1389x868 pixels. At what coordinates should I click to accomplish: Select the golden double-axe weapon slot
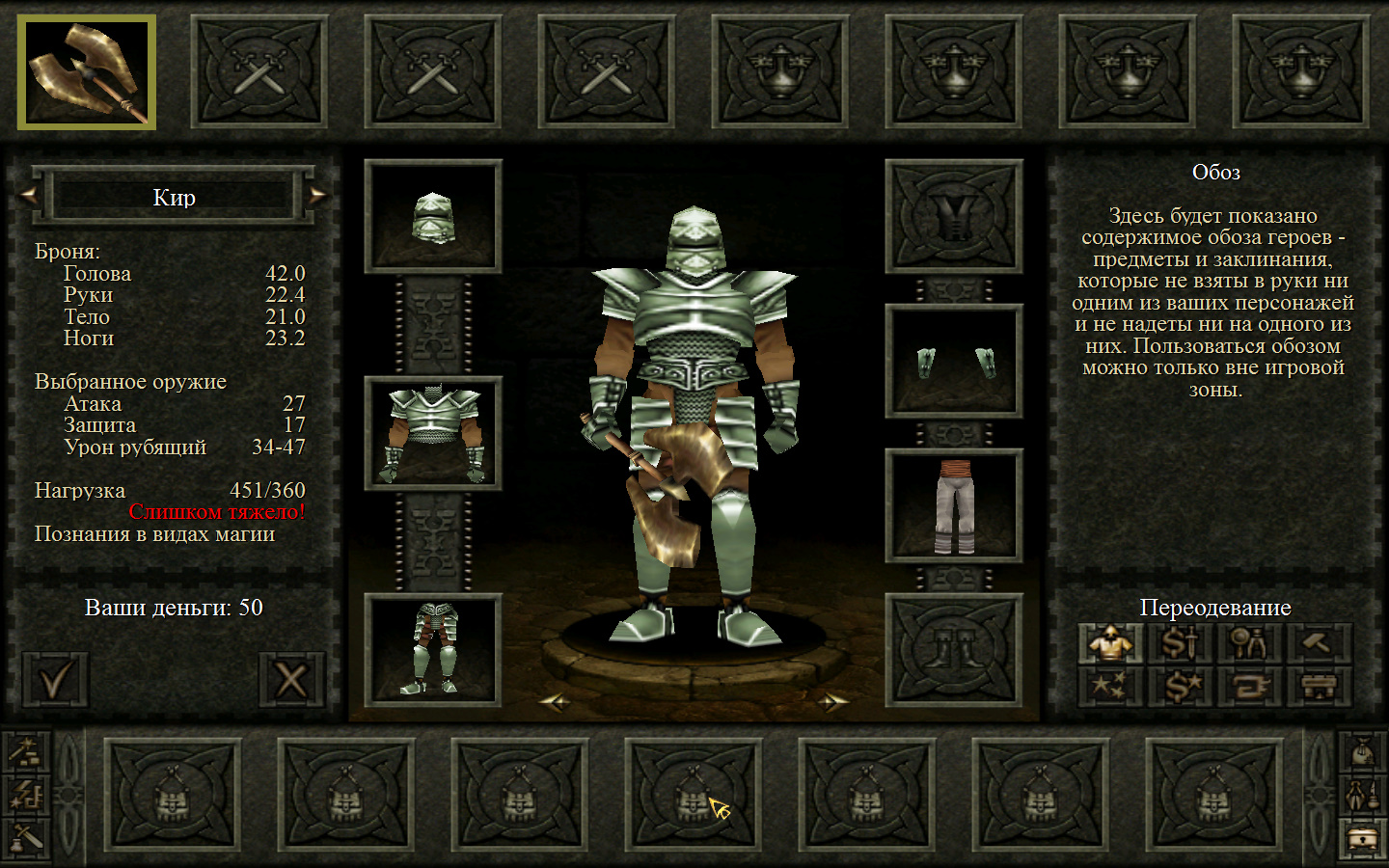click(87, 73)
